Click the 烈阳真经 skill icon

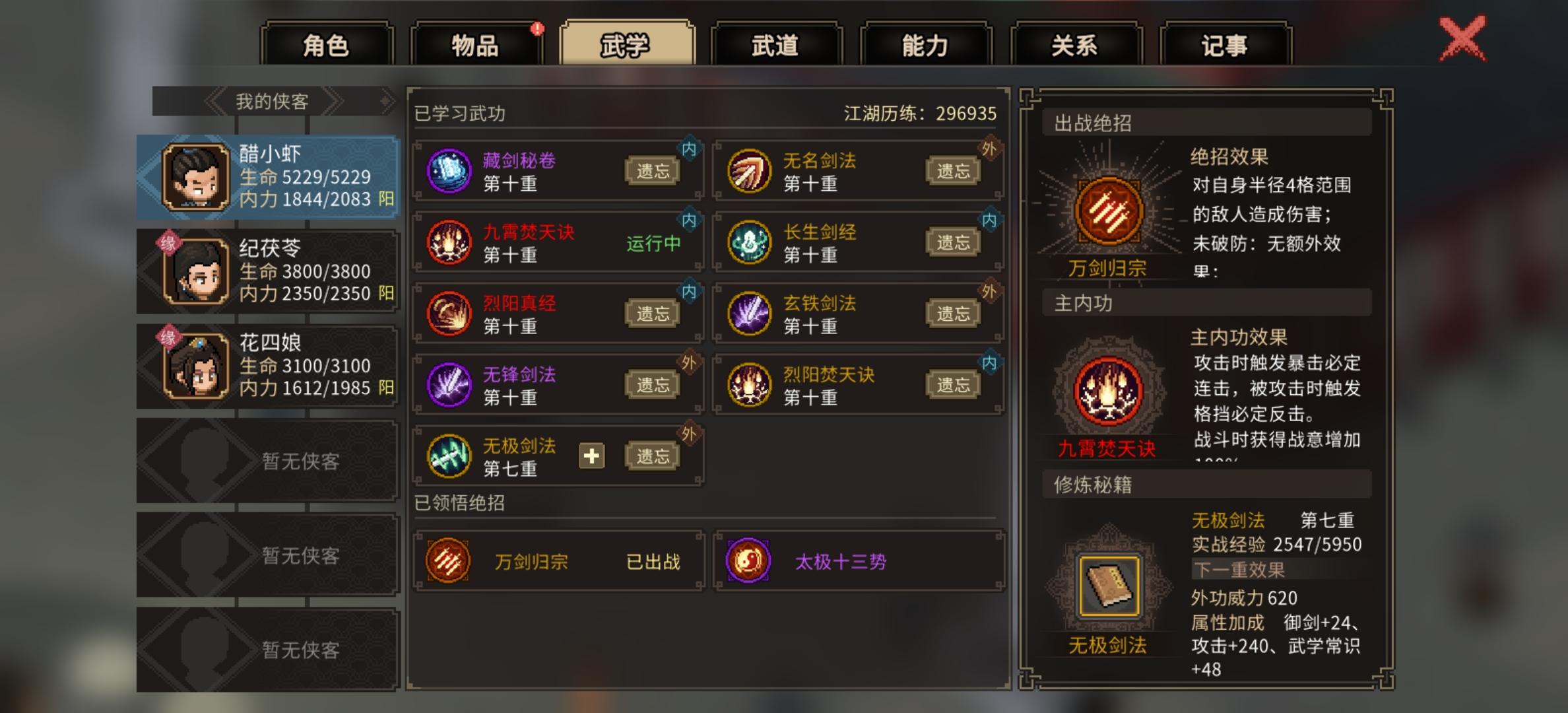coord(449,313)
